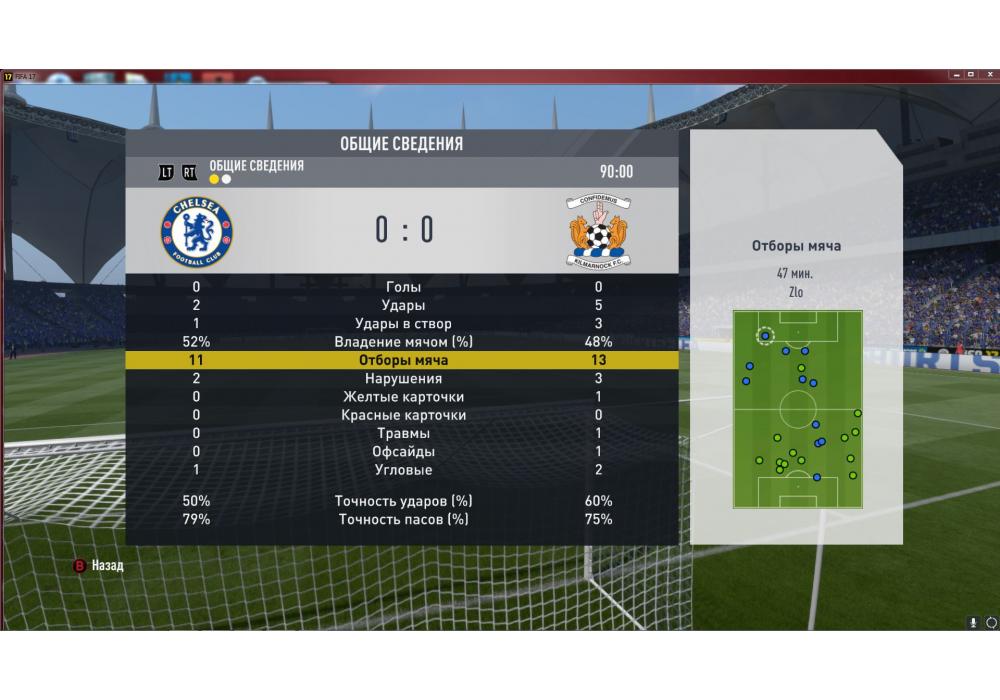The image size is (1000, 700).
Task: Click the tackle-position pitch map
Action: 797,408
